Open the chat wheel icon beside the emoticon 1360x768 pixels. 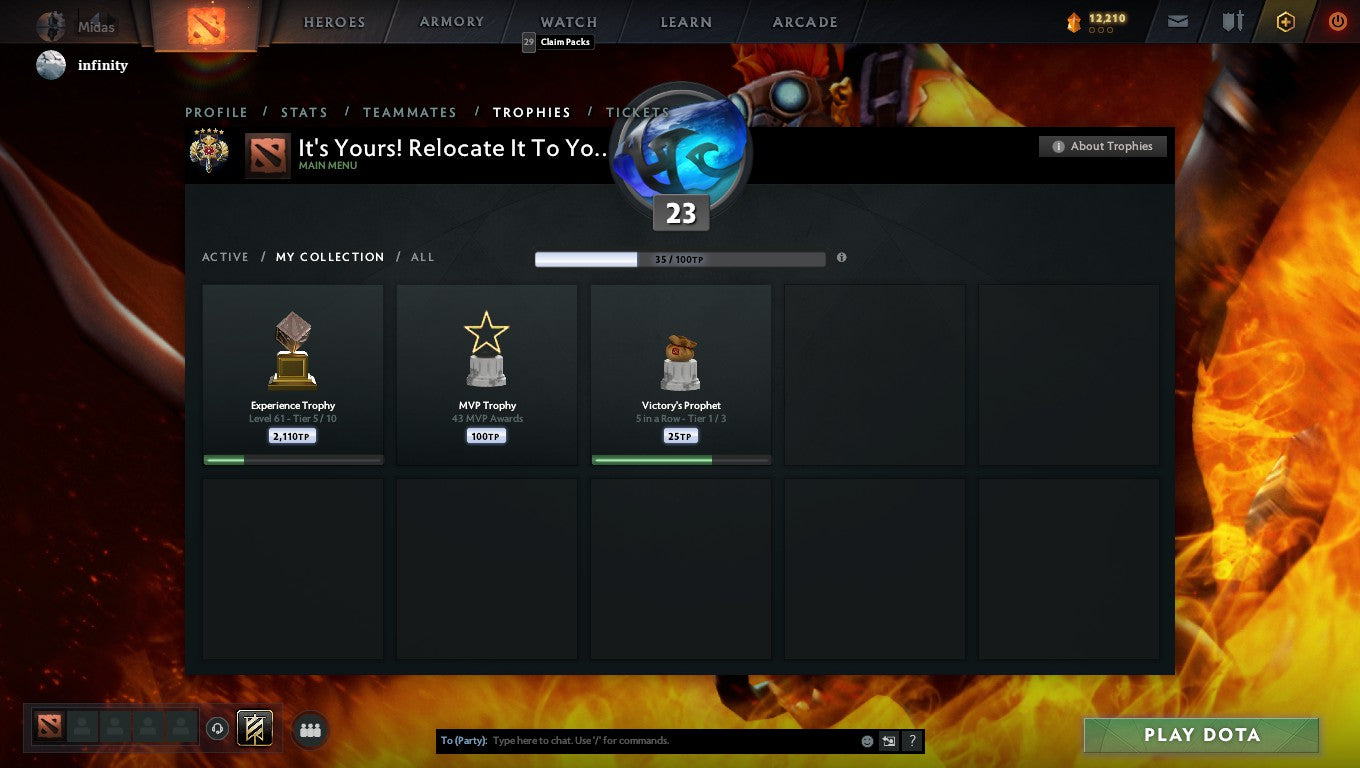888,740
